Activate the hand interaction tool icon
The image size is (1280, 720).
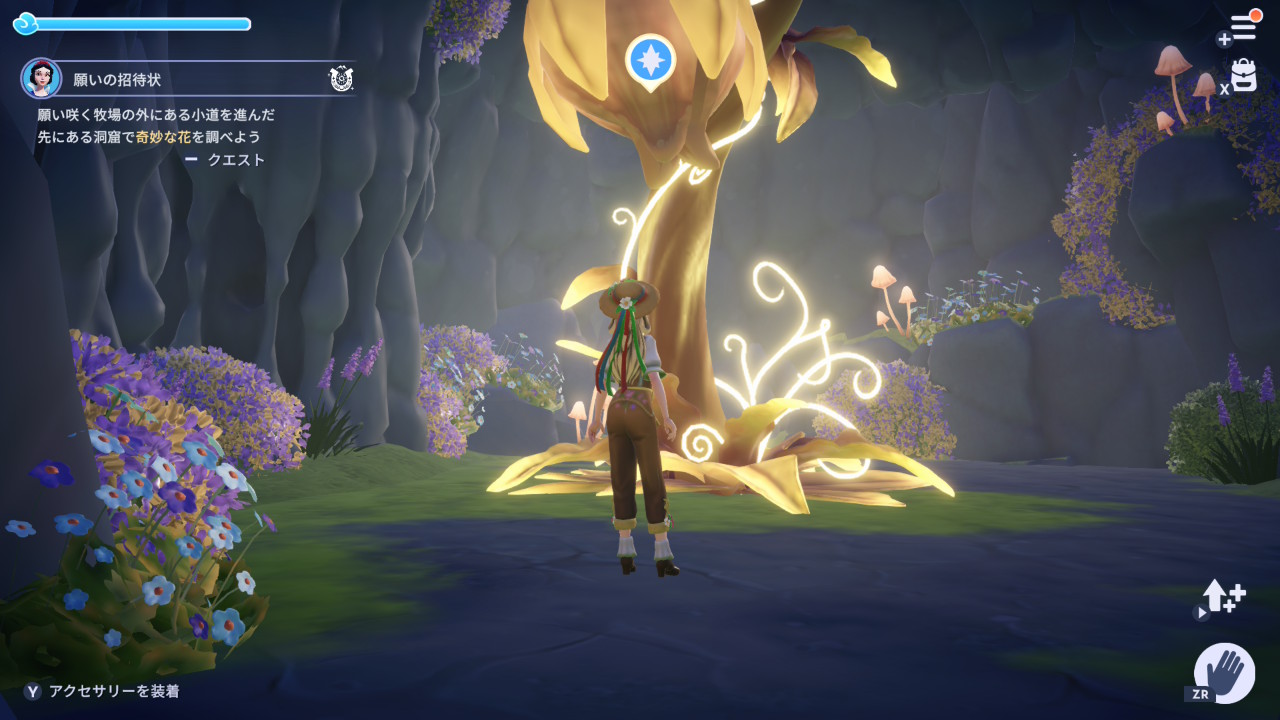(1225, 671)
